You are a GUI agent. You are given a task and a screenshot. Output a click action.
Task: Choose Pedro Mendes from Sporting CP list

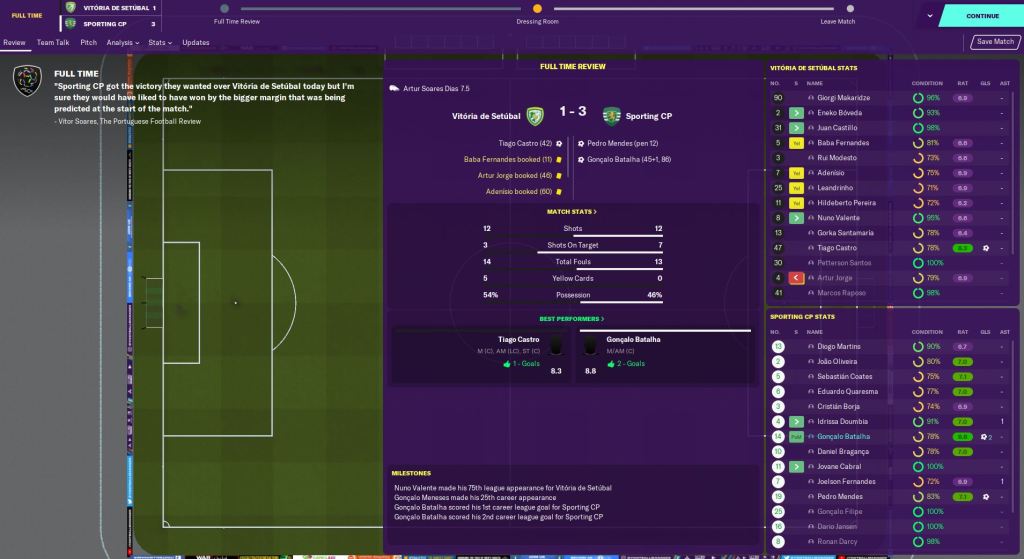click(x=838, y=497)
